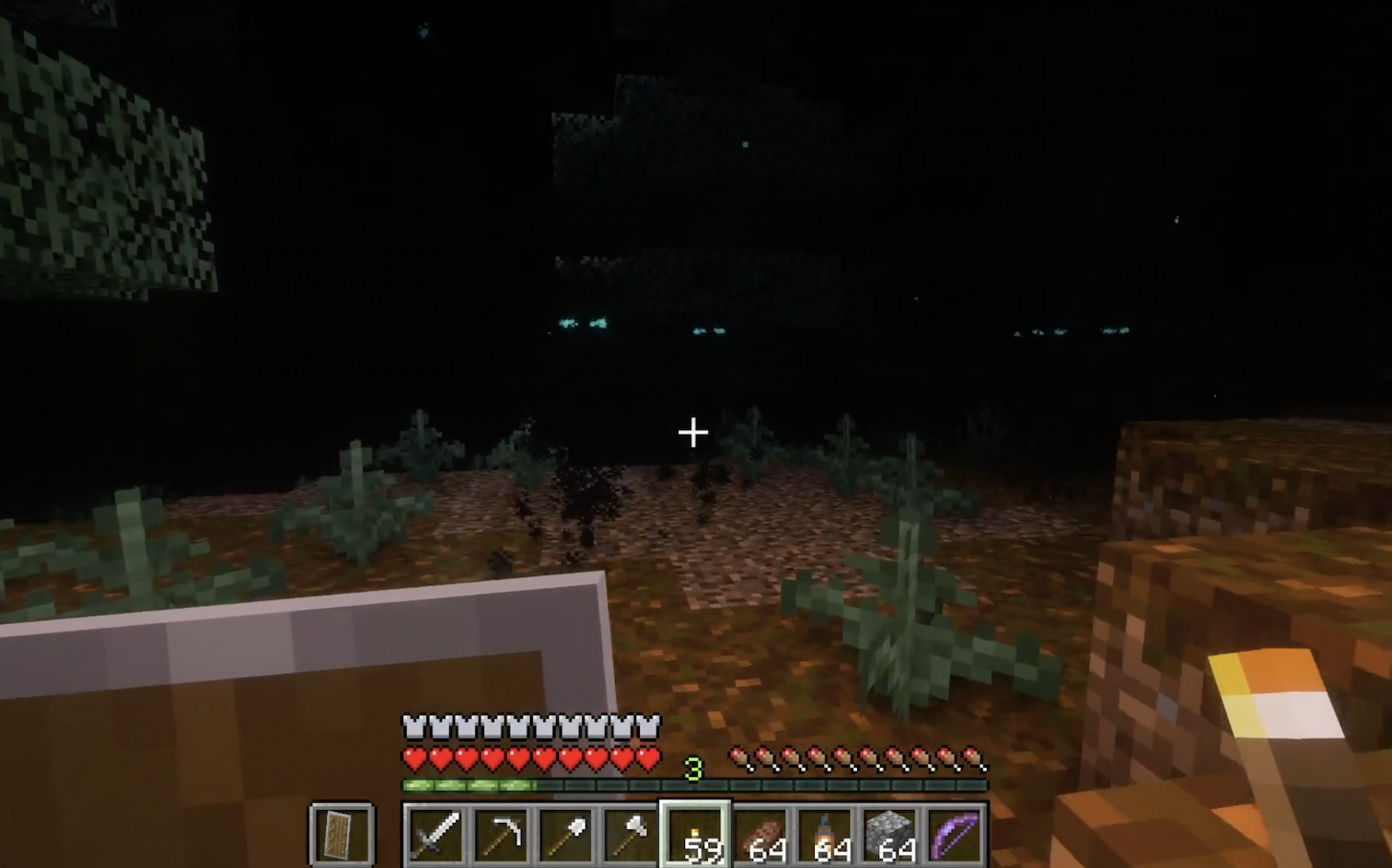
Task: Click the shield in the offhand slot
Action: pos(342,833)
